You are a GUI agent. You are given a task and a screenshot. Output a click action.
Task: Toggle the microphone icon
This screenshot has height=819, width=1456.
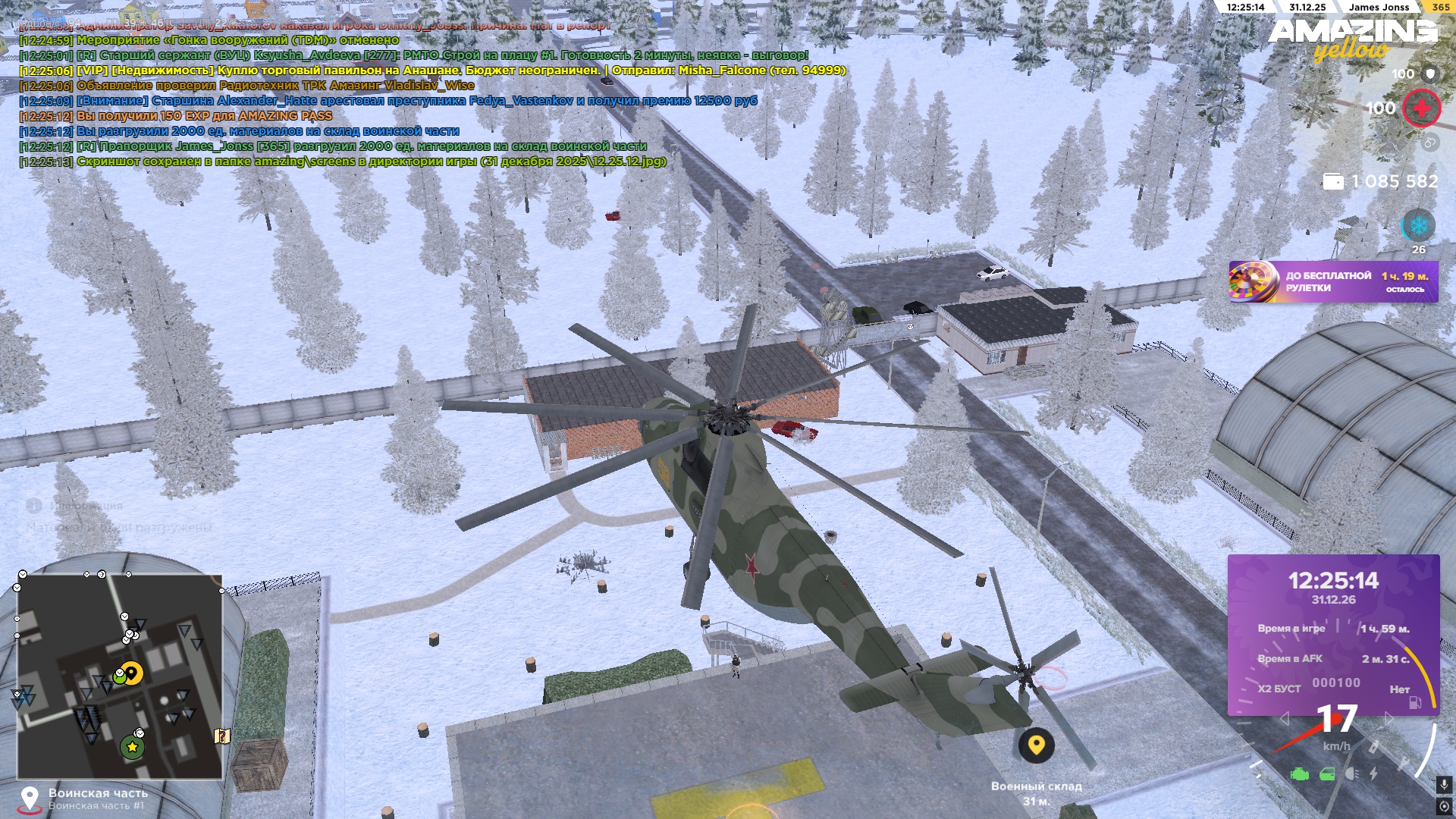click(x=1444, y=784)
